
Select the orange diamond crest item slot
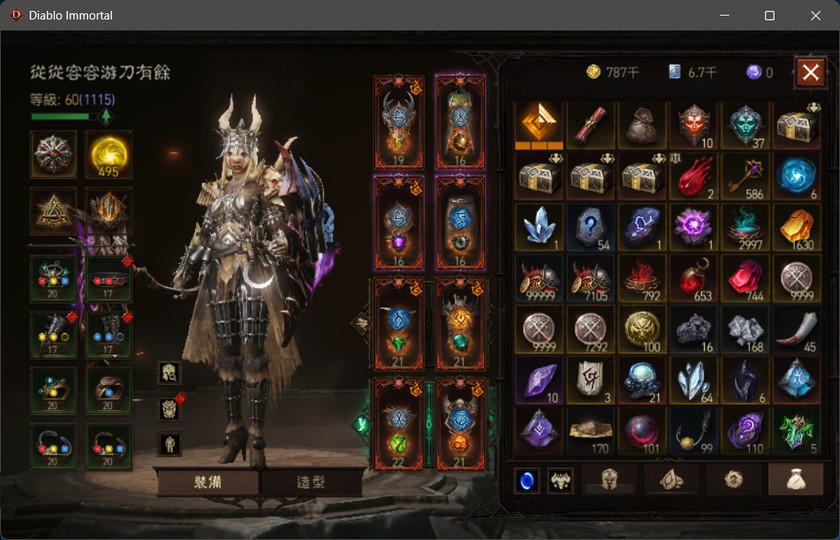click(x=540, y=124)
